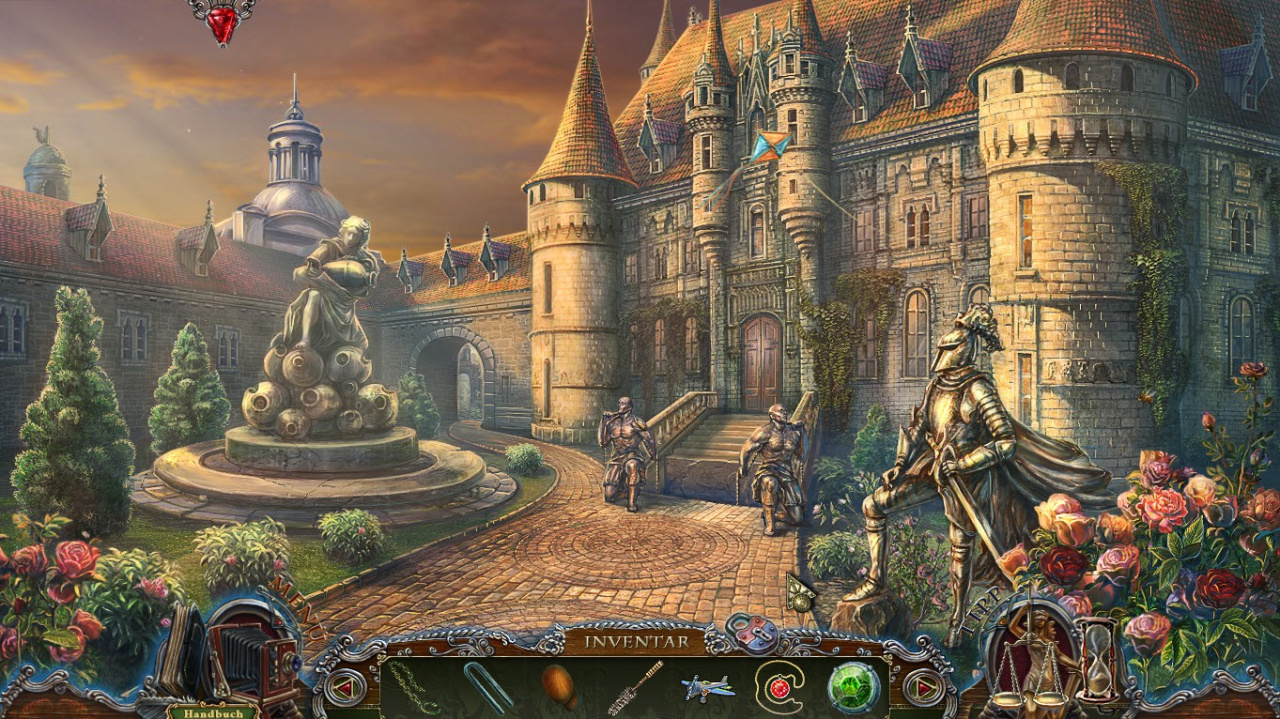Pick the U-shaped metal bar item
The image size is (1280, 719).
pyautogui.click(x=487, y=687)
